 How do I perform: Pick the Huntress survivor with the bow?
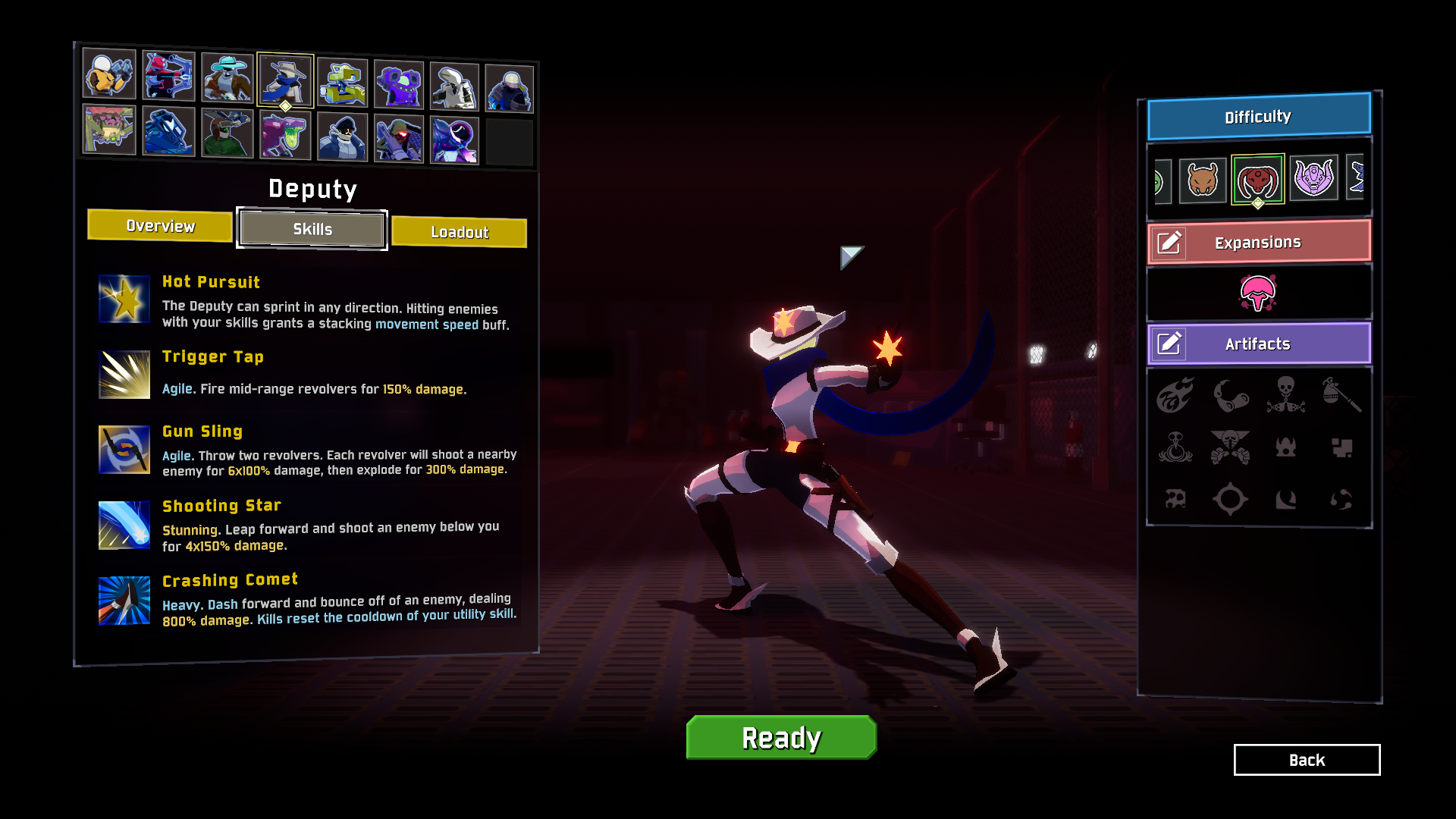(x=168, y=76)
